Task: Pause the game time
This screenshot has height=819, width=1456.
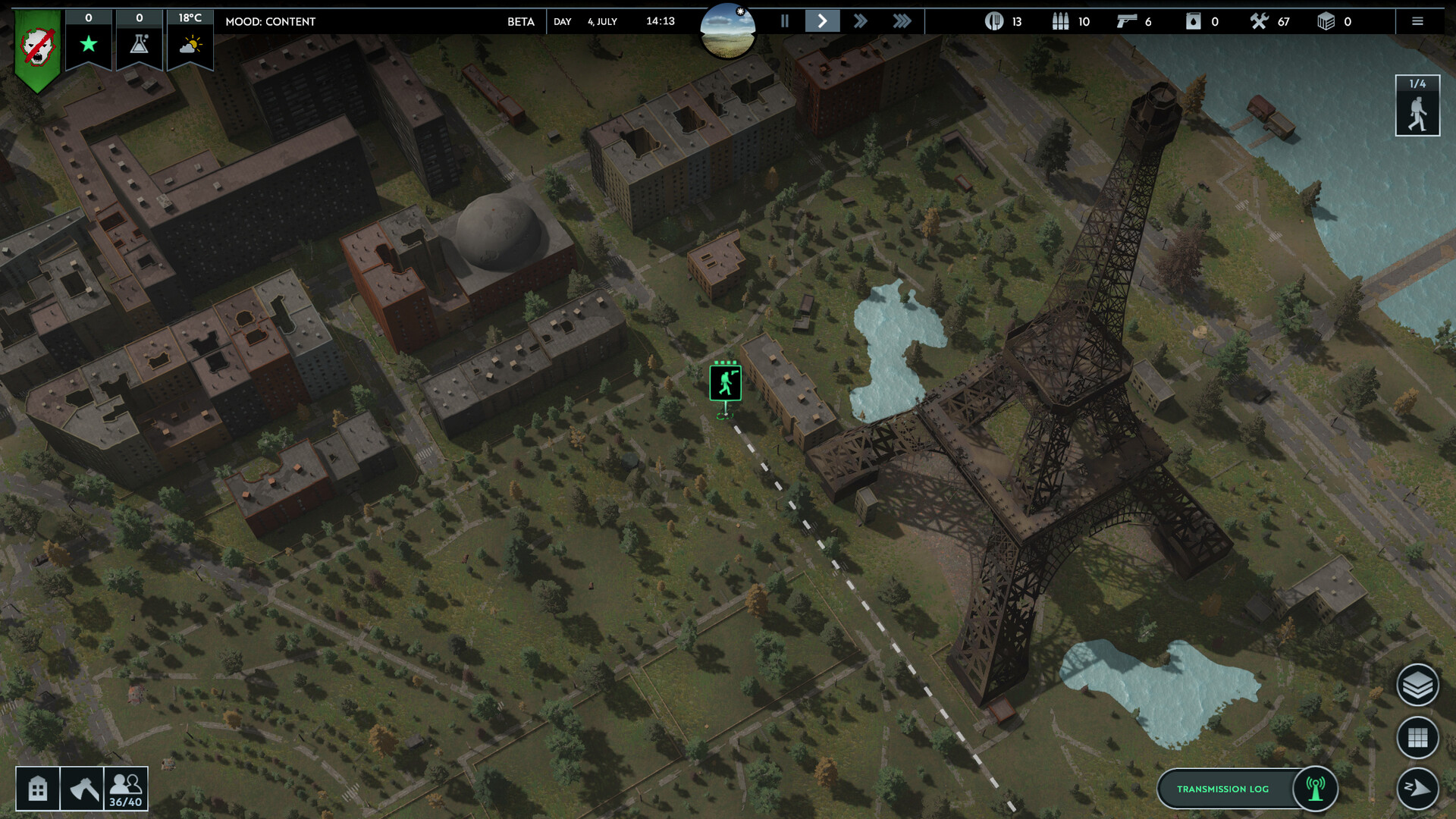Action: (x=785, y=21)
